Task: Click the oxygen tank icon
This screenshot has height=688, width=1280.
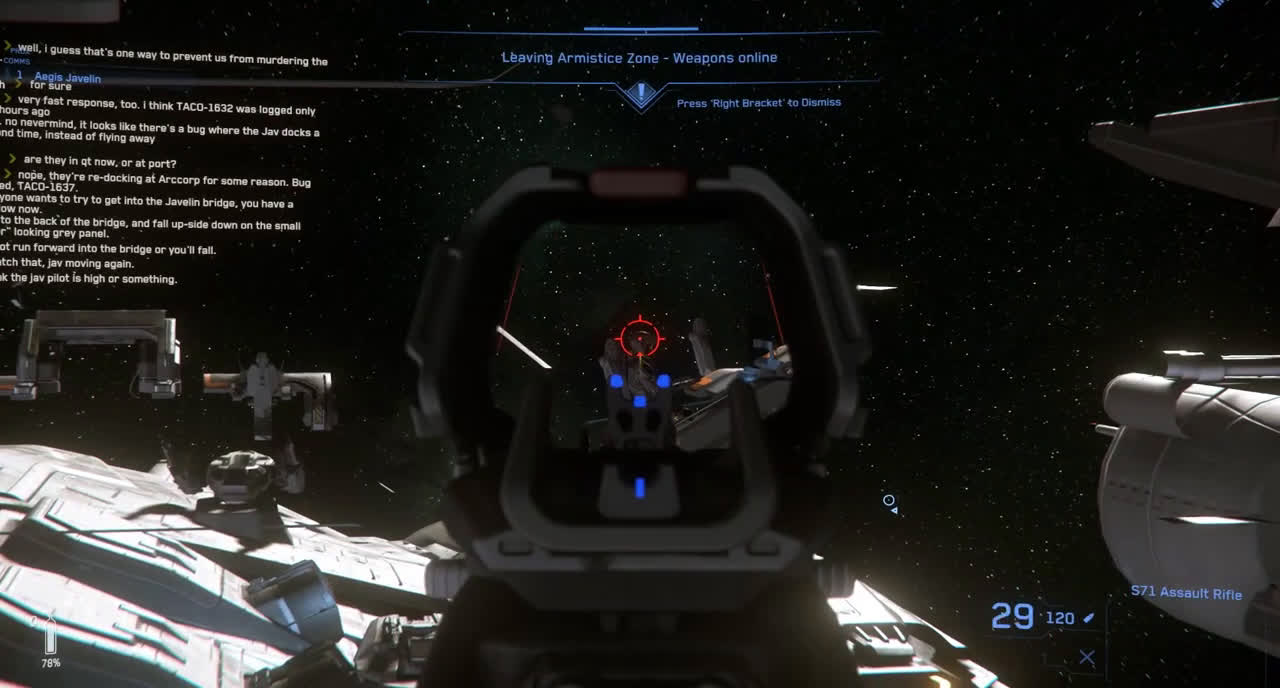Action: 50,635
